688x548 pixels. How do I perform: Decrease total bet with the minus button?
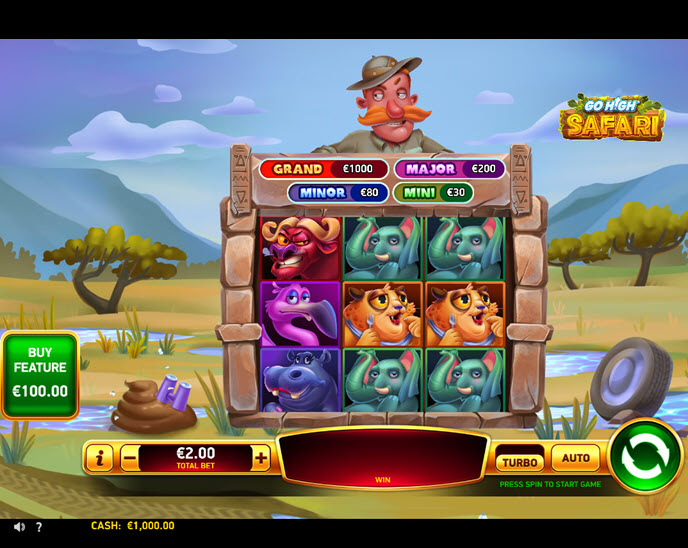(130, 459)
